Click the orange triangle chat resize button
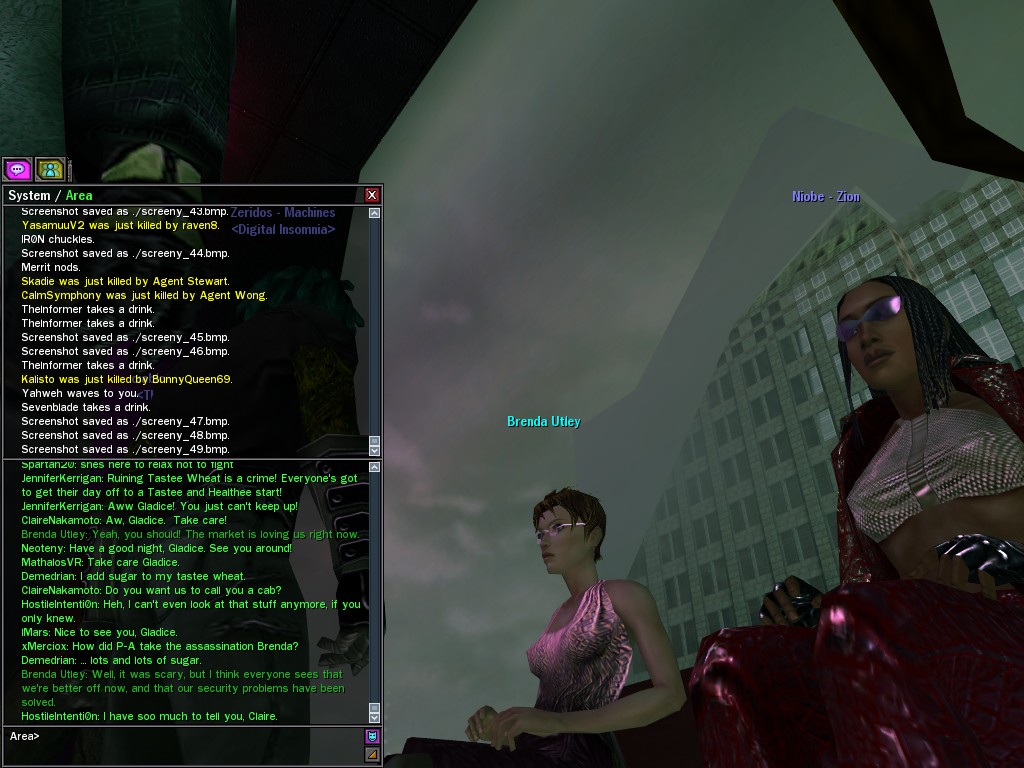This screenshot has height=768, width=1024. pyautogui.click(x=372, y=754)
